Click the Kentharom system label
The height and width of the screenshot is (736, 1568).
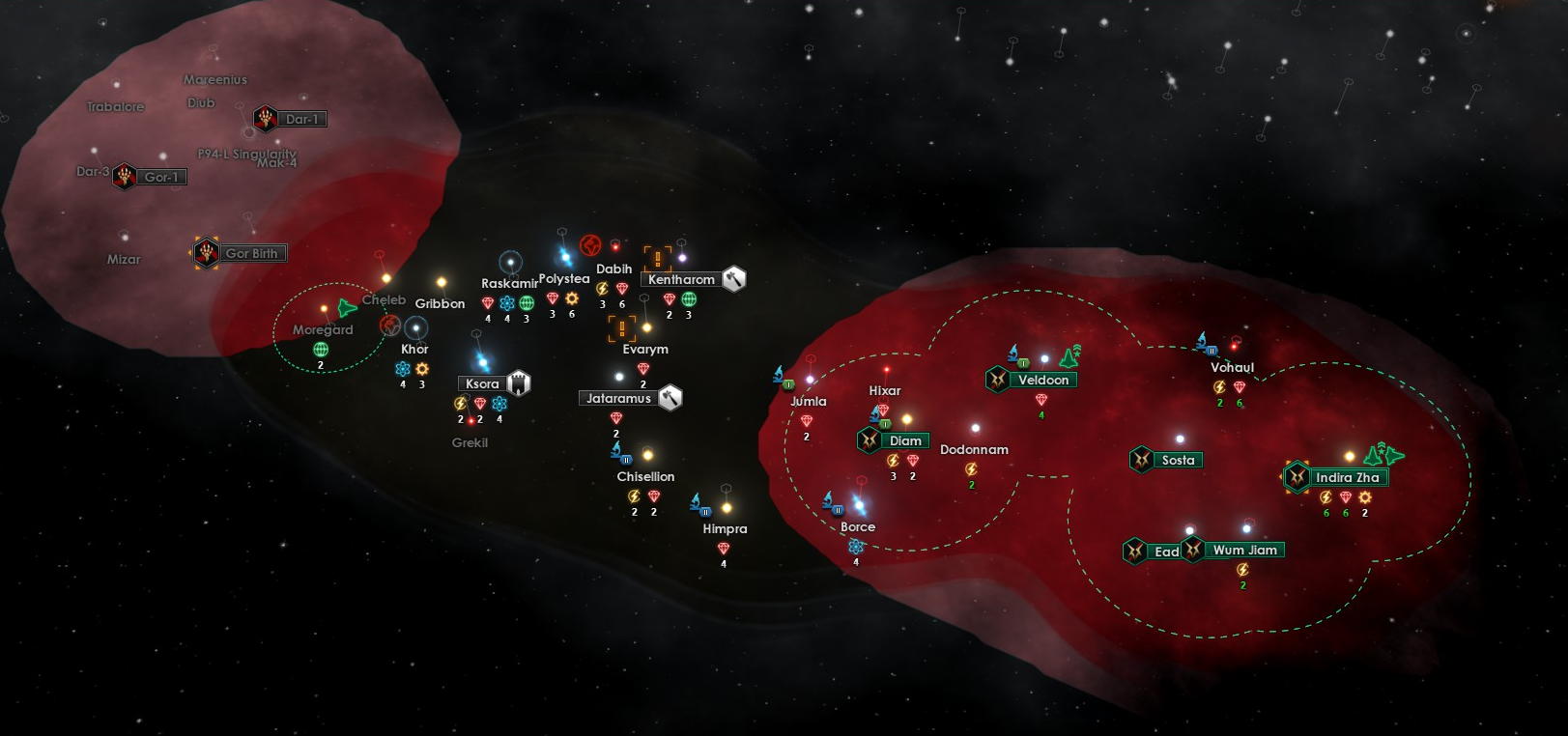pyautogui.click(x=681, y=279)
